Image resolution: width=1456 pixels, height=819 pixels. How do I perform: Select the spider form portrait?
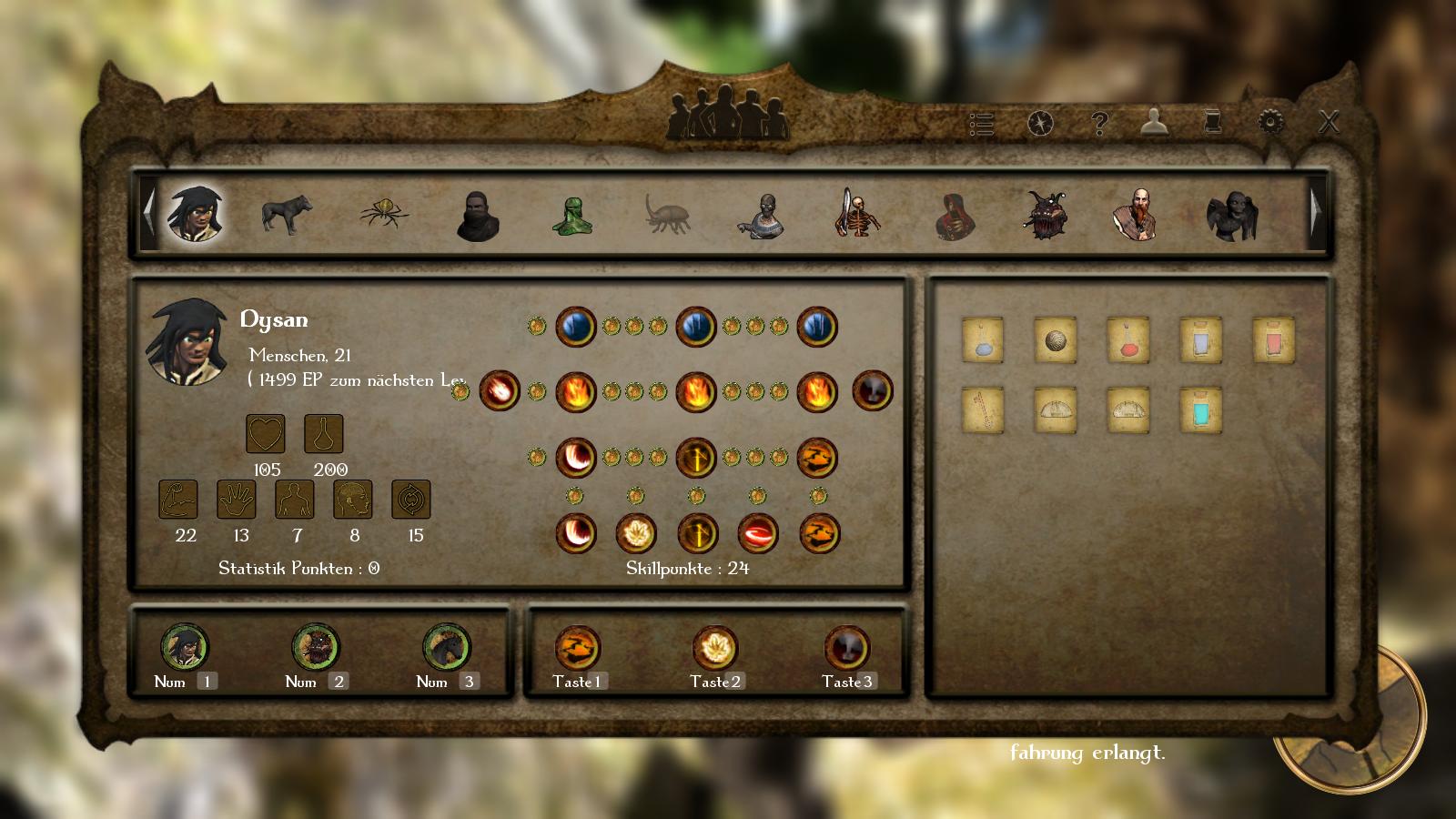[383, 214]
